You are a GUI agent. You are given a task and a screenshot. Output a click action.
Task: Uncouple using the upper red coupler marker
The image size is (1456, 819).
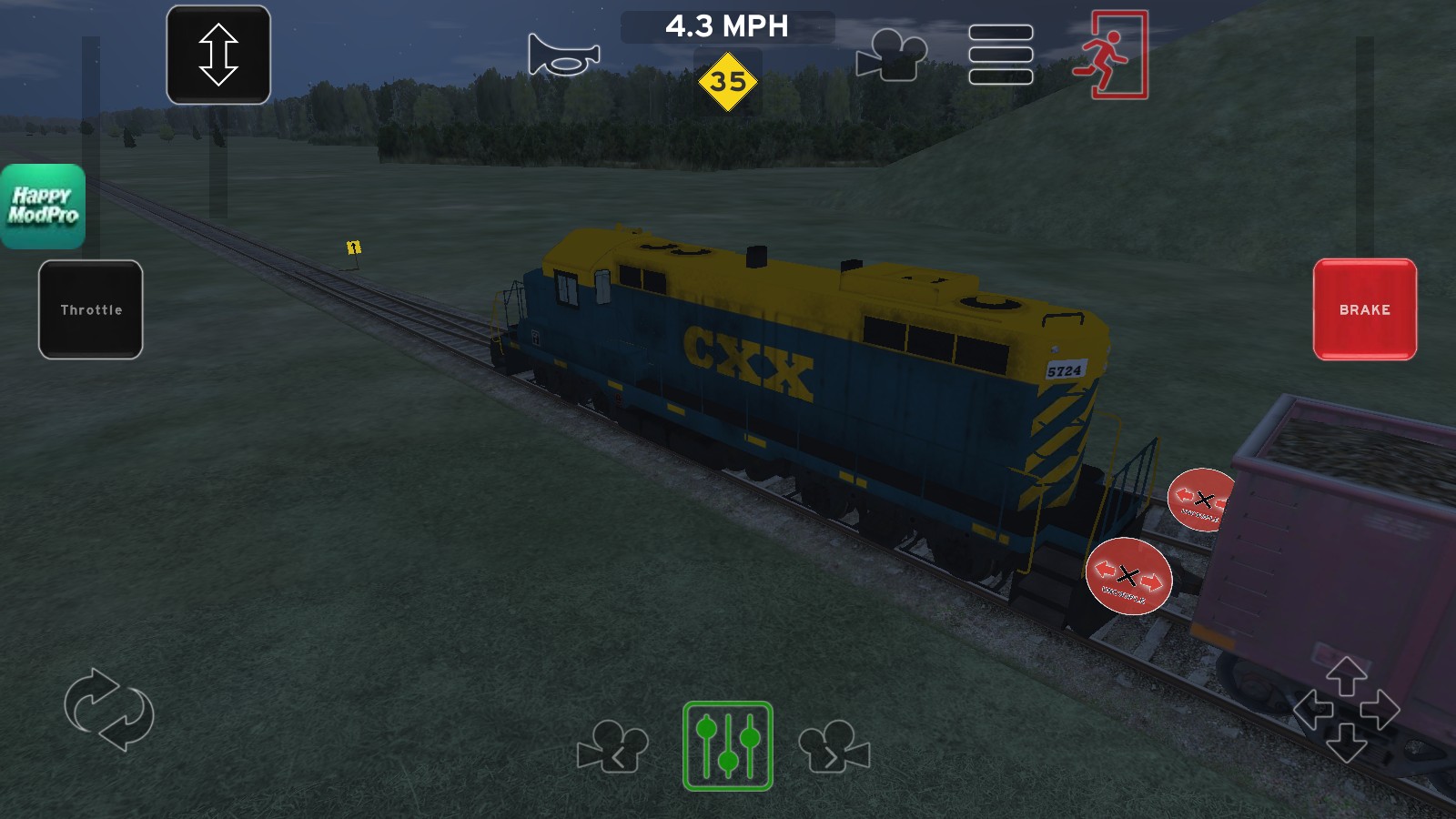pyautogui.click(x=1201, y=499)
